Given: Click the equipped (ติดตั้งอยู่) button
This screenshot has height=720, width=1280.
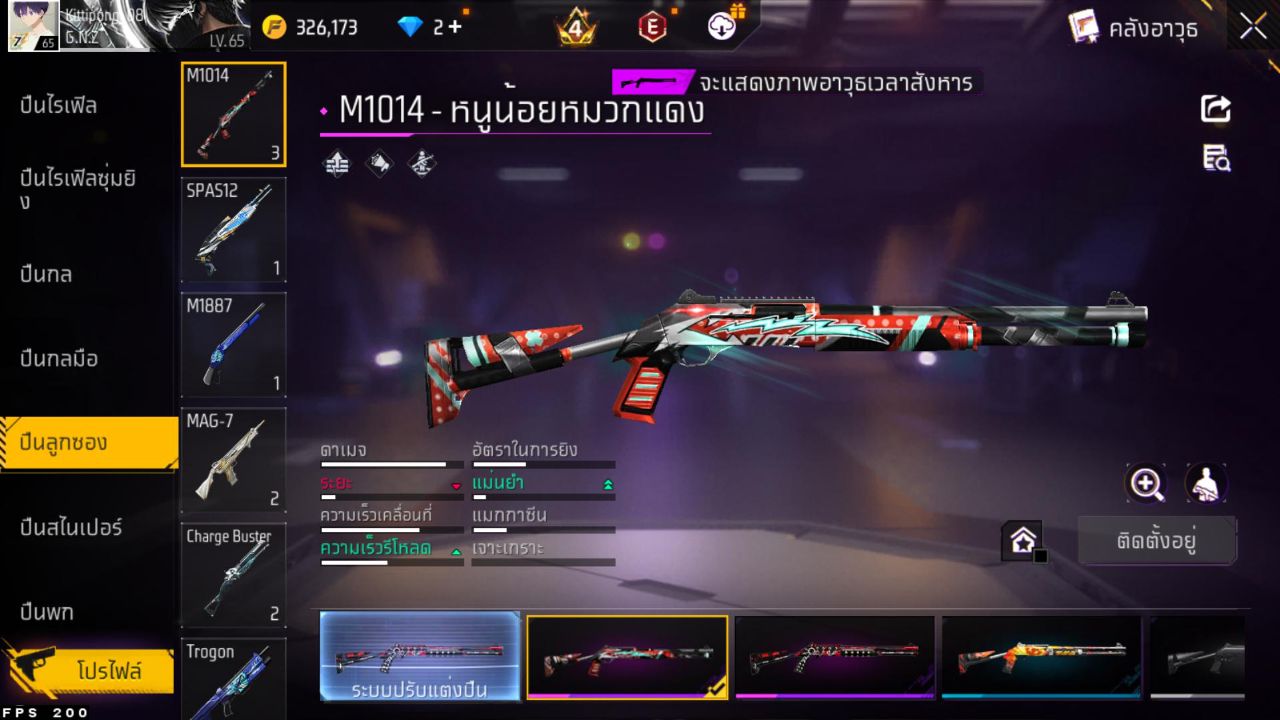Looking at the screenshot, I should point(1157,539).
